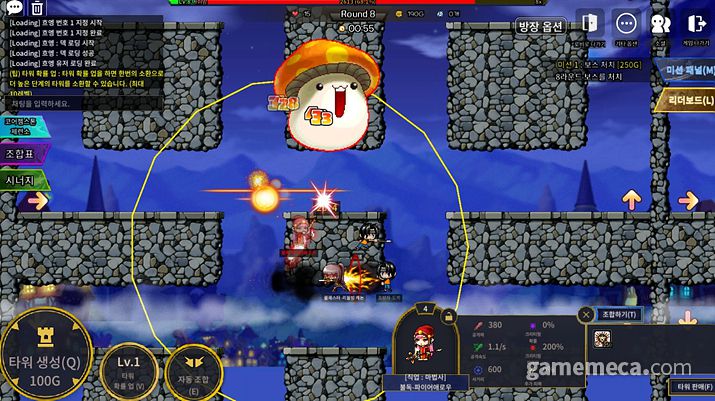Open the red chat bubble icon
715x401 pixels.
(11, 8)
